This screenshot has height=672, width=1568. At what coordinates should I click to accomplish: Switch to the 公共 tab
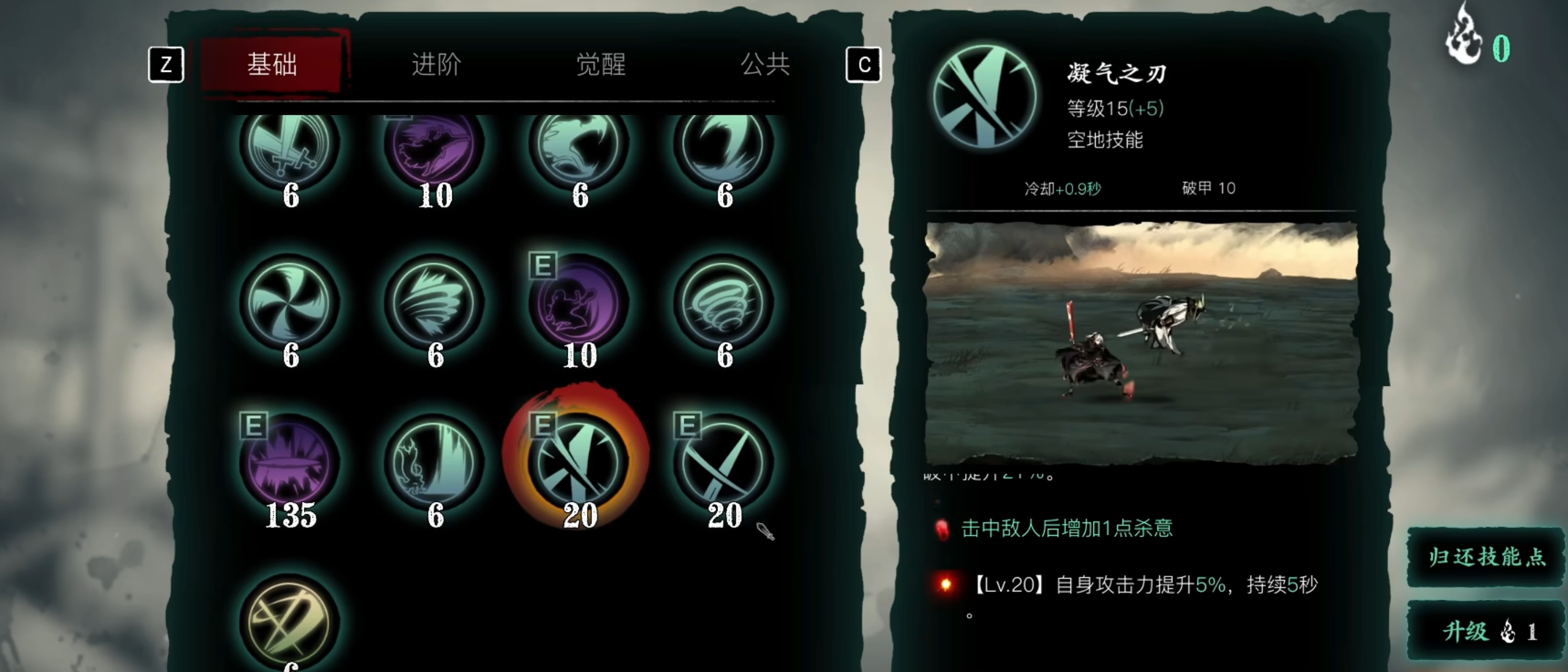point(765,65)
